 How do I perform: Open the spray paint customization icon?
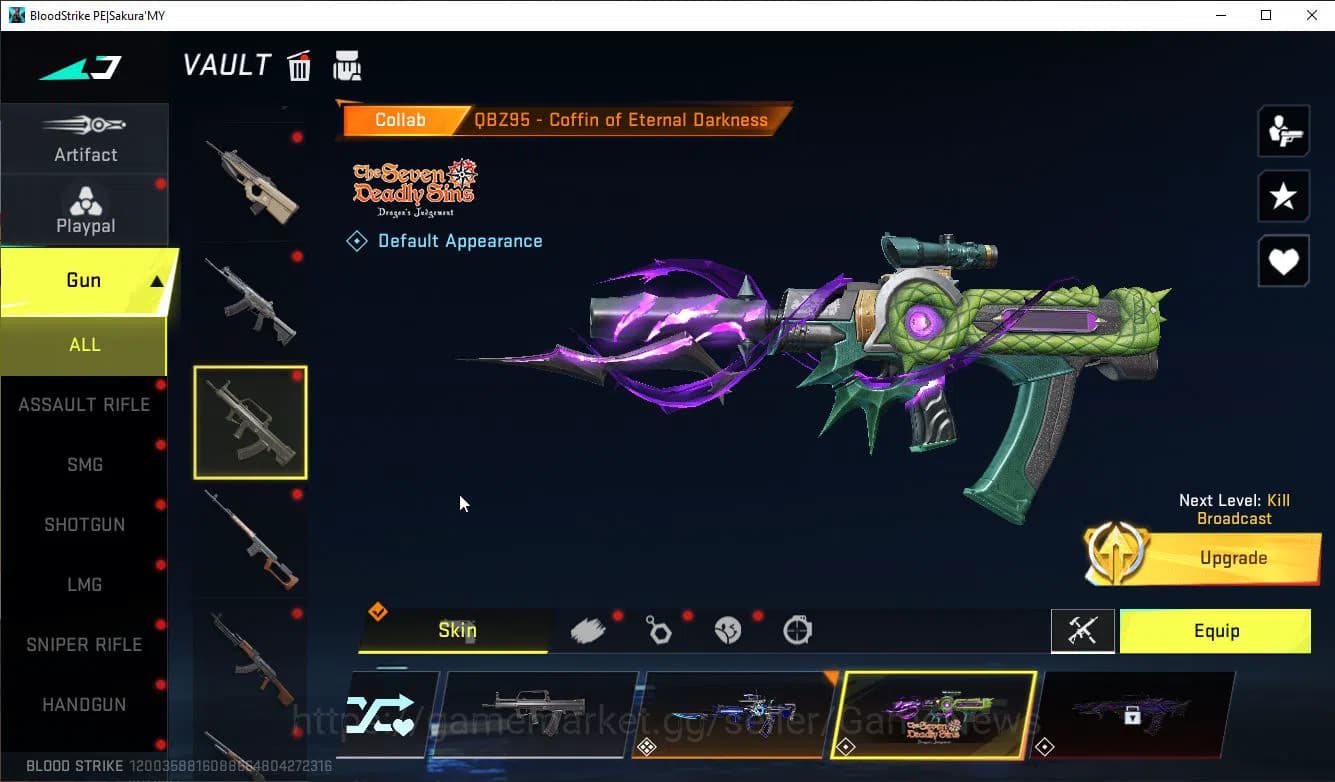point(588,630)
